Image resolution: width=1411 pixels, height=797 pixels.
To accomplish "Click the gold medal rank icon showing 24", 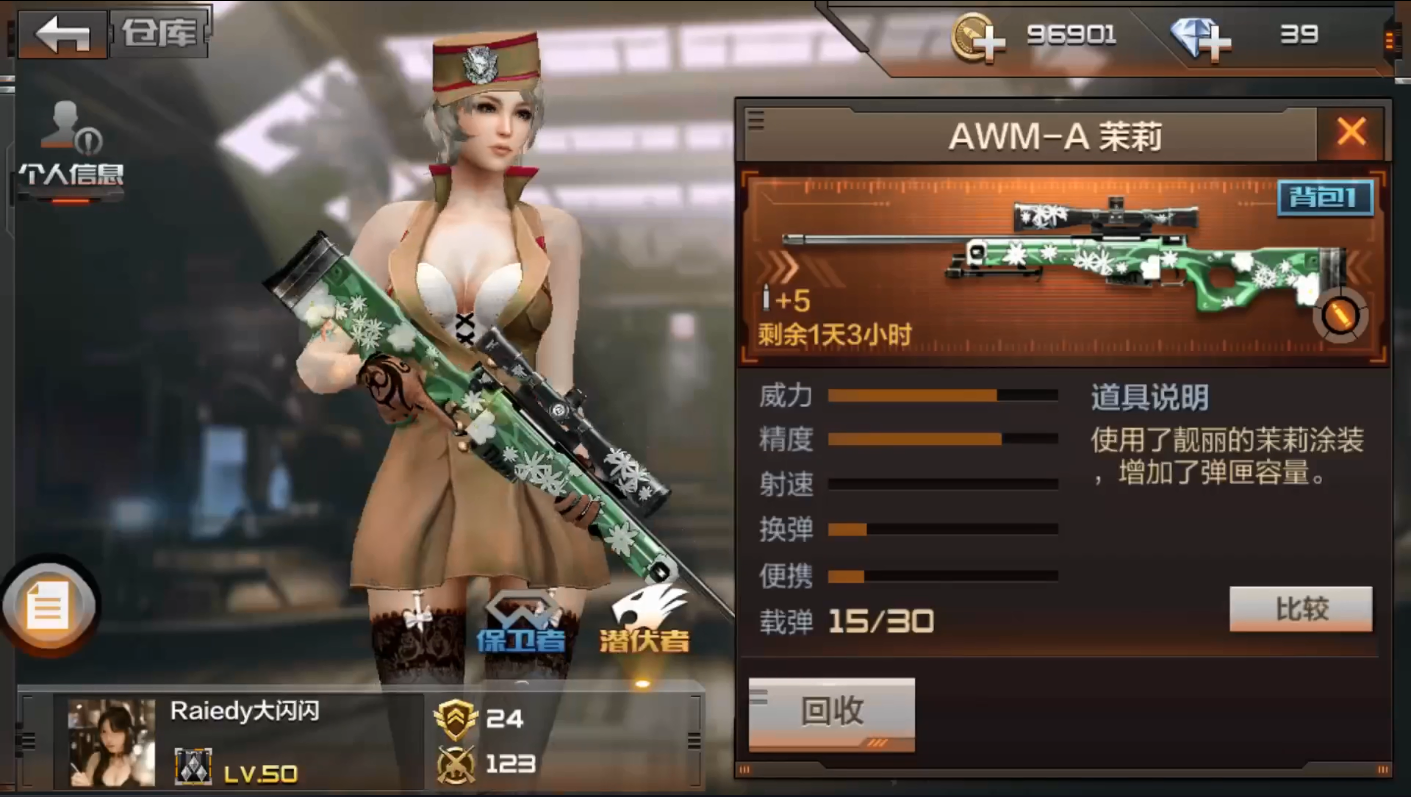I will pyautogui.click(x=456, y=719).
